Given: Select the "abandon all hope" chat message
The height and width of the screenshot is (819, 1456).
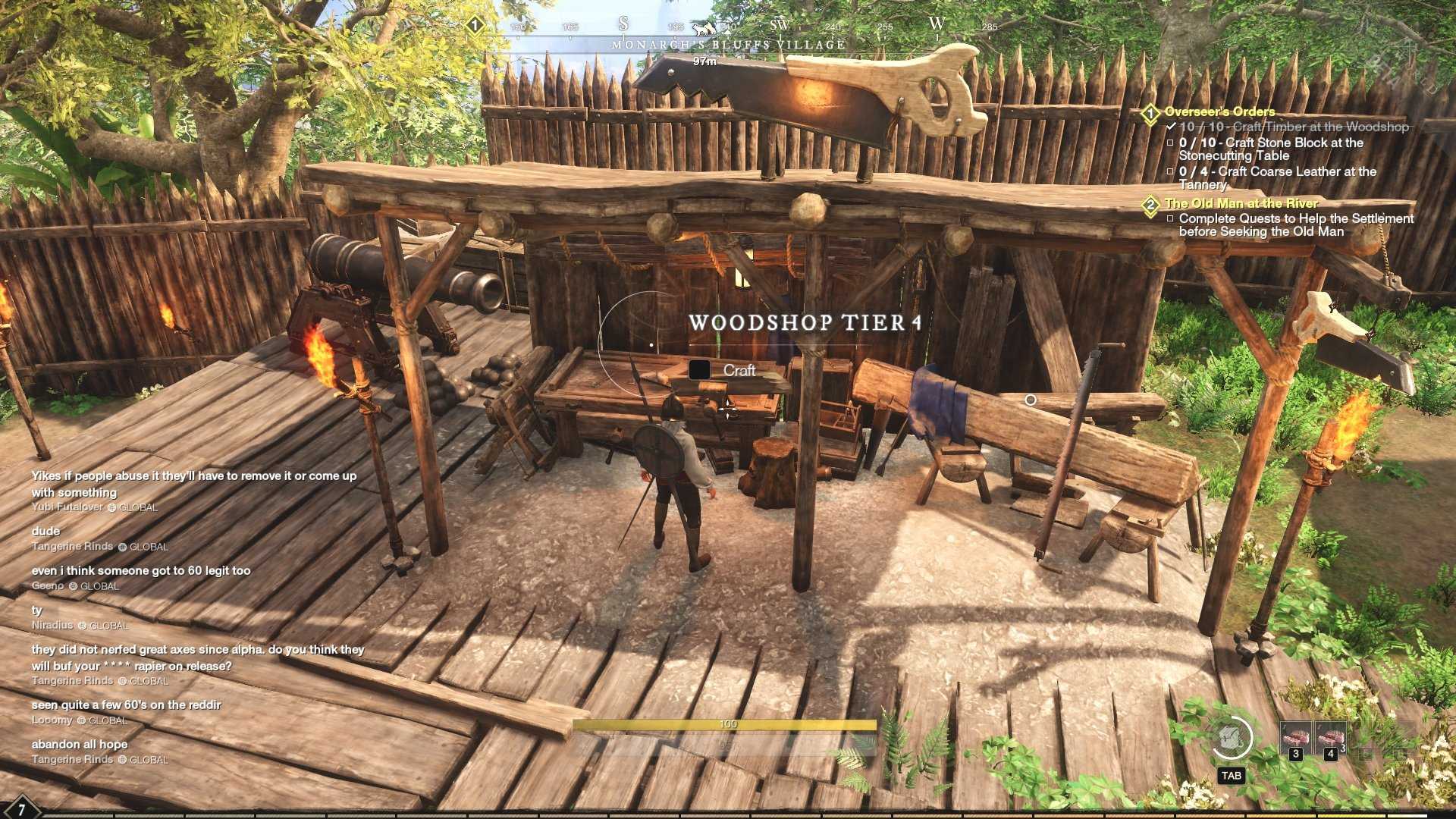Looking at the screenshot, I should (x=80, y=744).
